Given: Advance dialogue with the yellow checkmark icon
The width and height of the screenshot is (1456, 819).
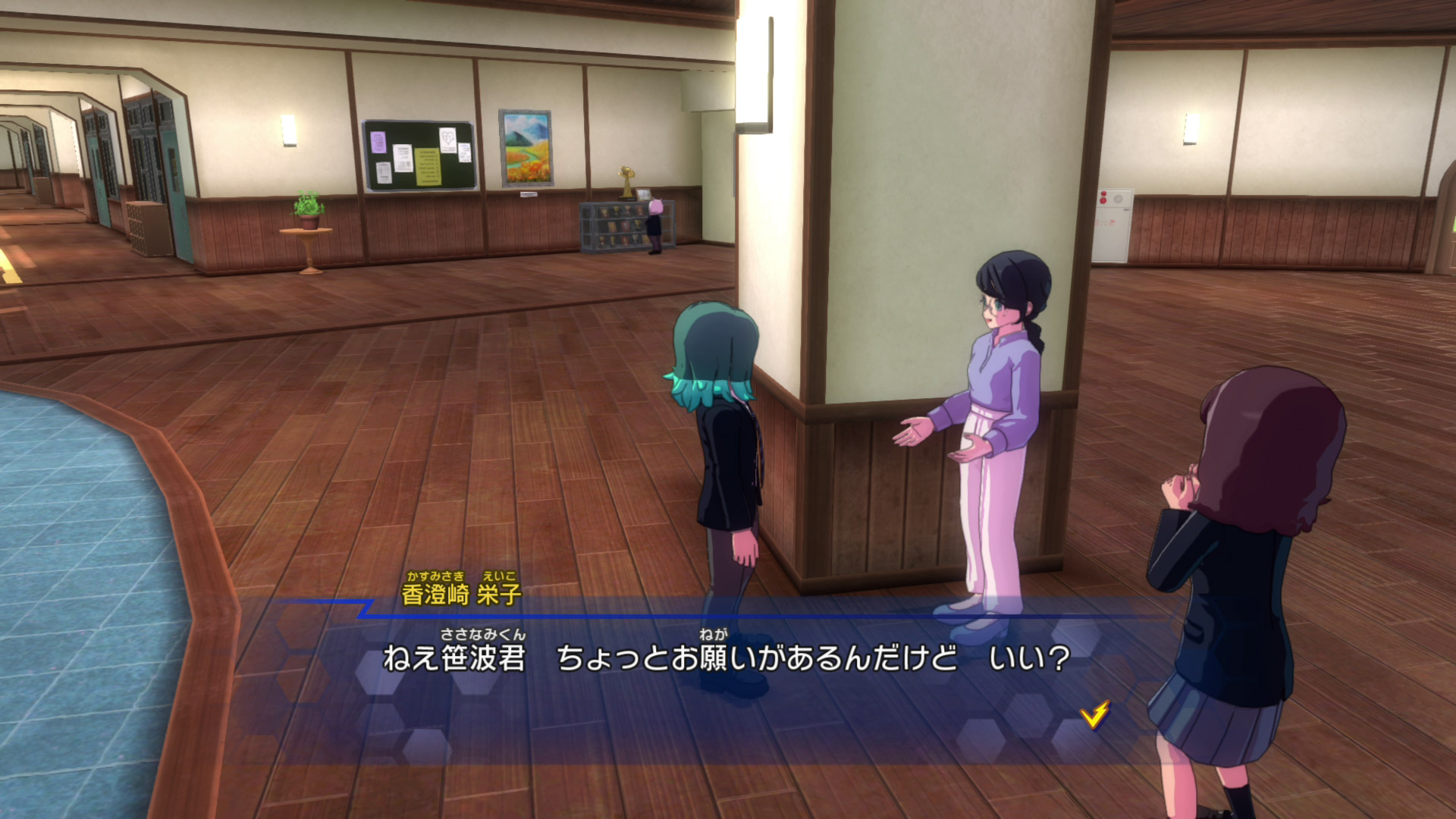Looking at the screenshot, I should tap(1094, 714).
